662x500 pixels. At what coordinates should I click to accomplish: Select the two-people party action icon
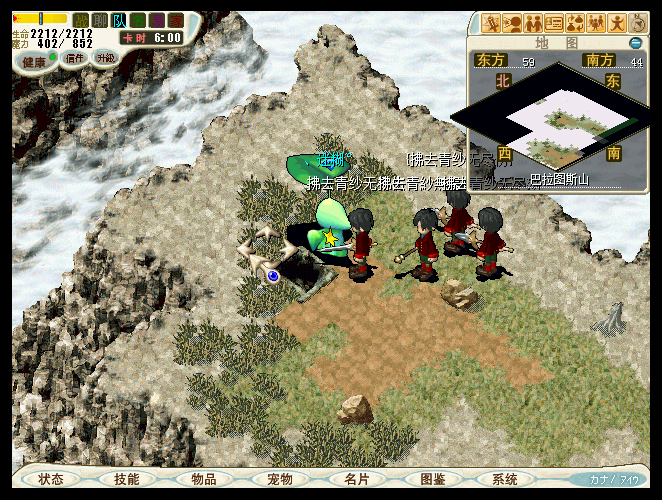click(x=533, y=23)
